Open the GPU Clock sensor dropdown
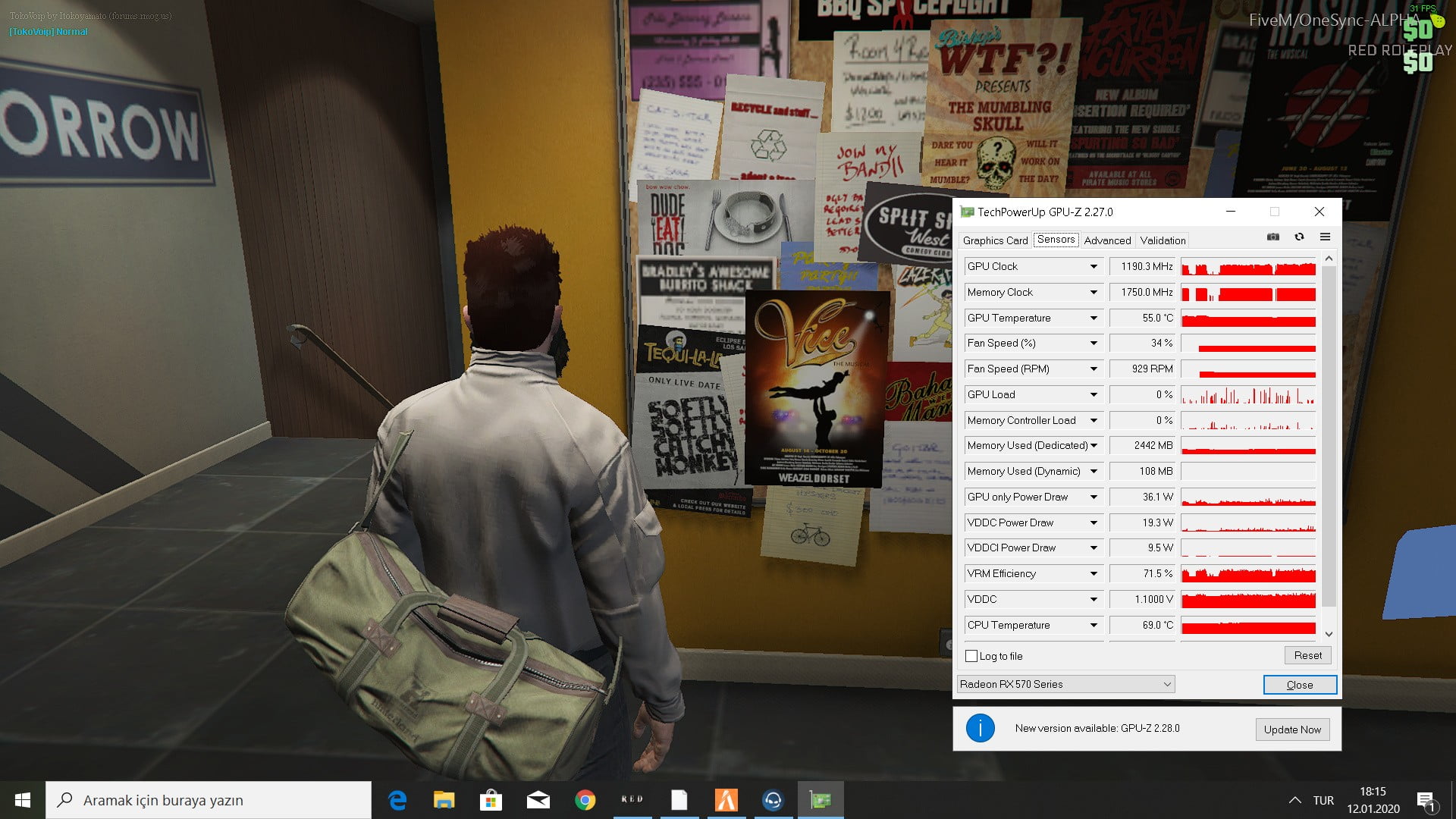1456x819 pixels. 1094,266
